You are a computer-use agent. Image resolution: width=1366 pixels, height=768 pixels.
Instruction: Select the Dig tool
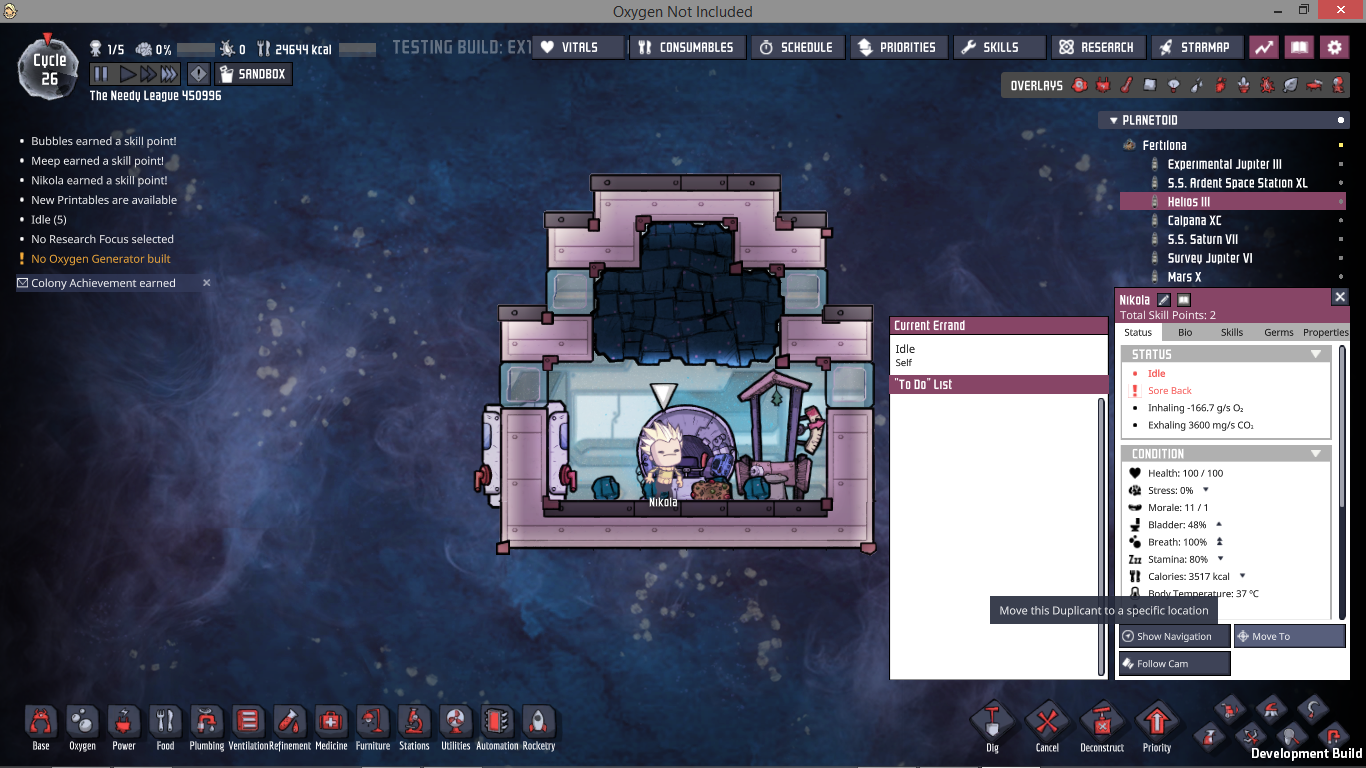[992, 725]
